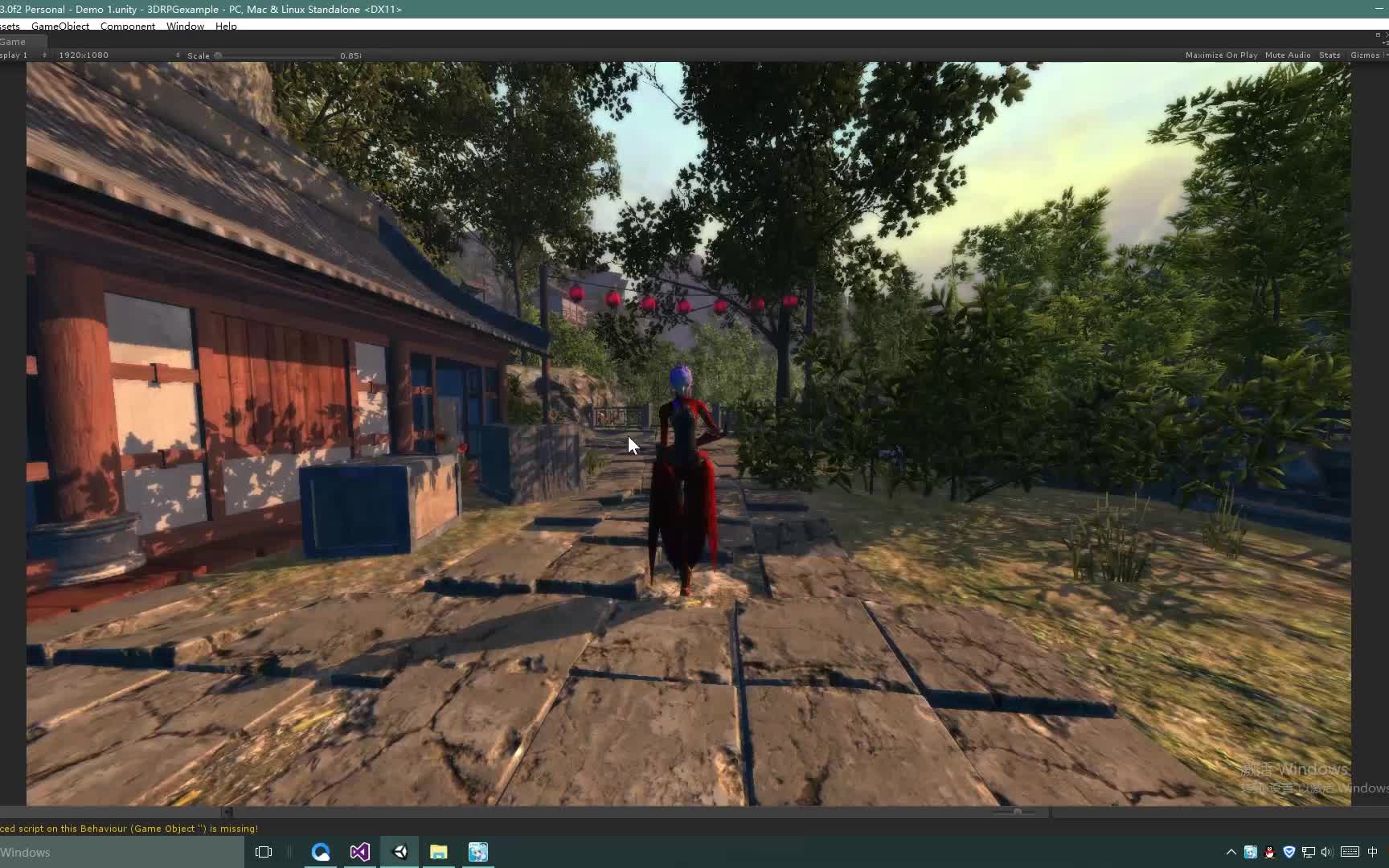Toggle the Stats overlay
The height and width of the screenshot is (868, 1389).
point(1330,55)
